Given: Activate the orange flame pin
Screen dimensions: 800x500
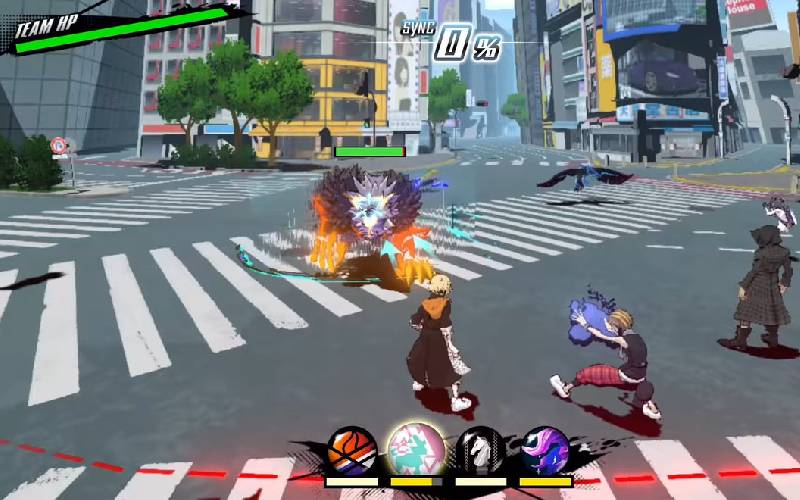Looking at the screenshot, I should click(352, 451).
